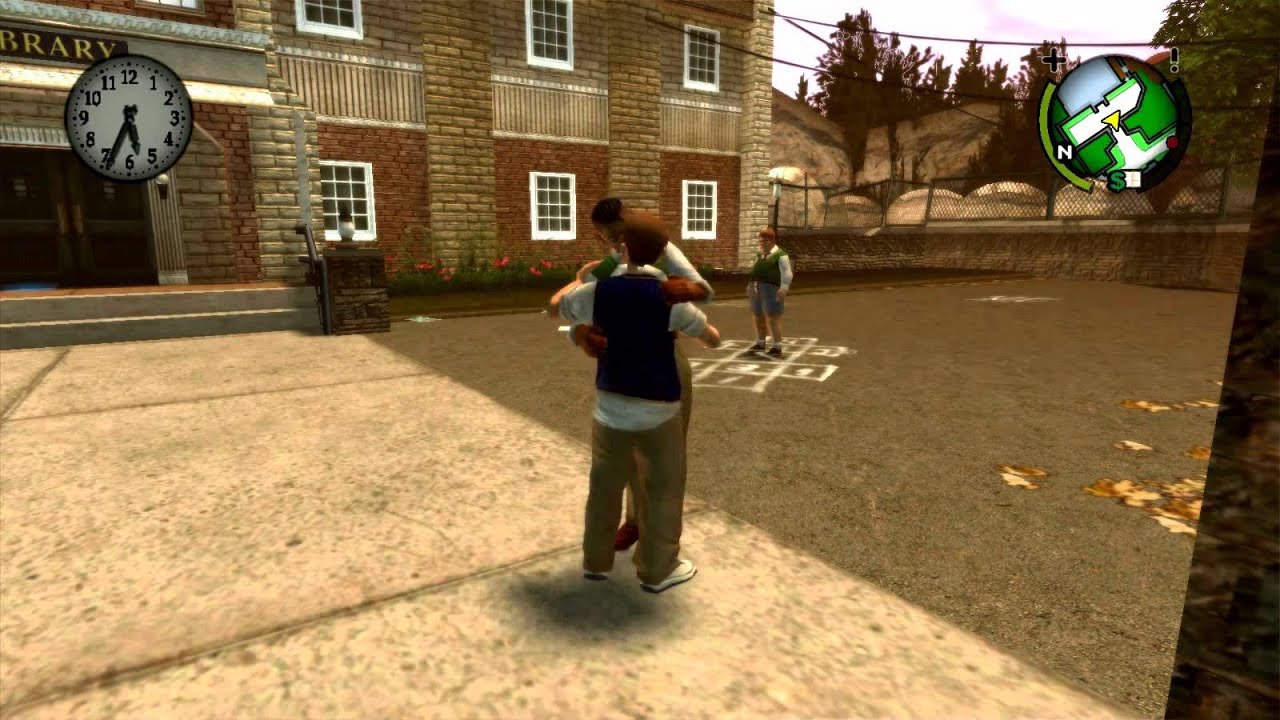Click the circular campus minimap
The height and width of the screenshot is (720, 1280).
1116,122
